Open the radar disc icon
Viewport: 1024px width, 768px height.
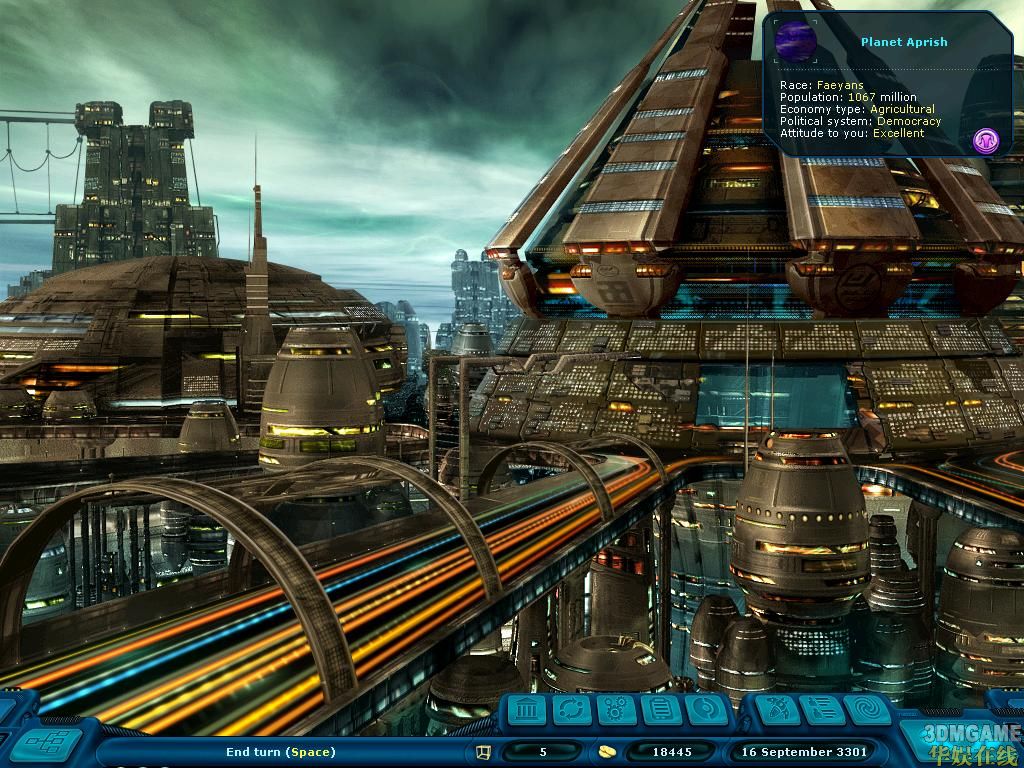pyautogui.click(x=706, y=711)
